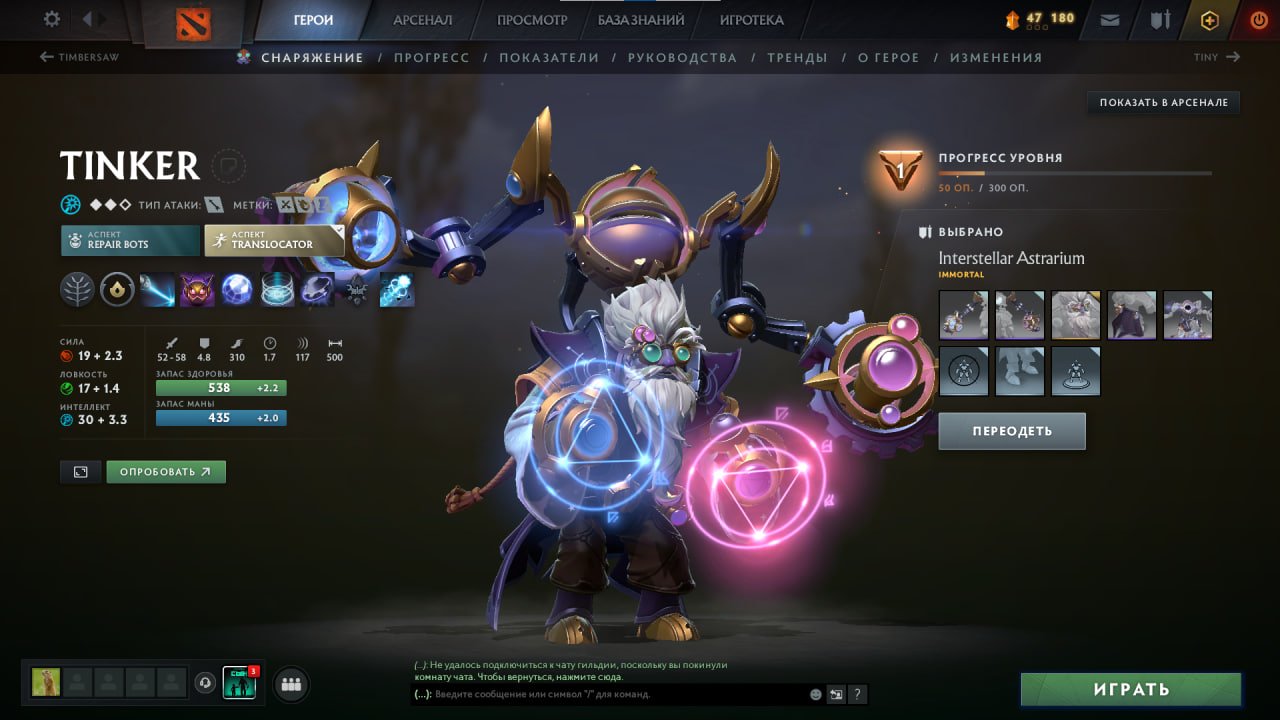Open the Dota Plus hexagon icon
Screen dimensions: 1280x720
pos(1209,19)
